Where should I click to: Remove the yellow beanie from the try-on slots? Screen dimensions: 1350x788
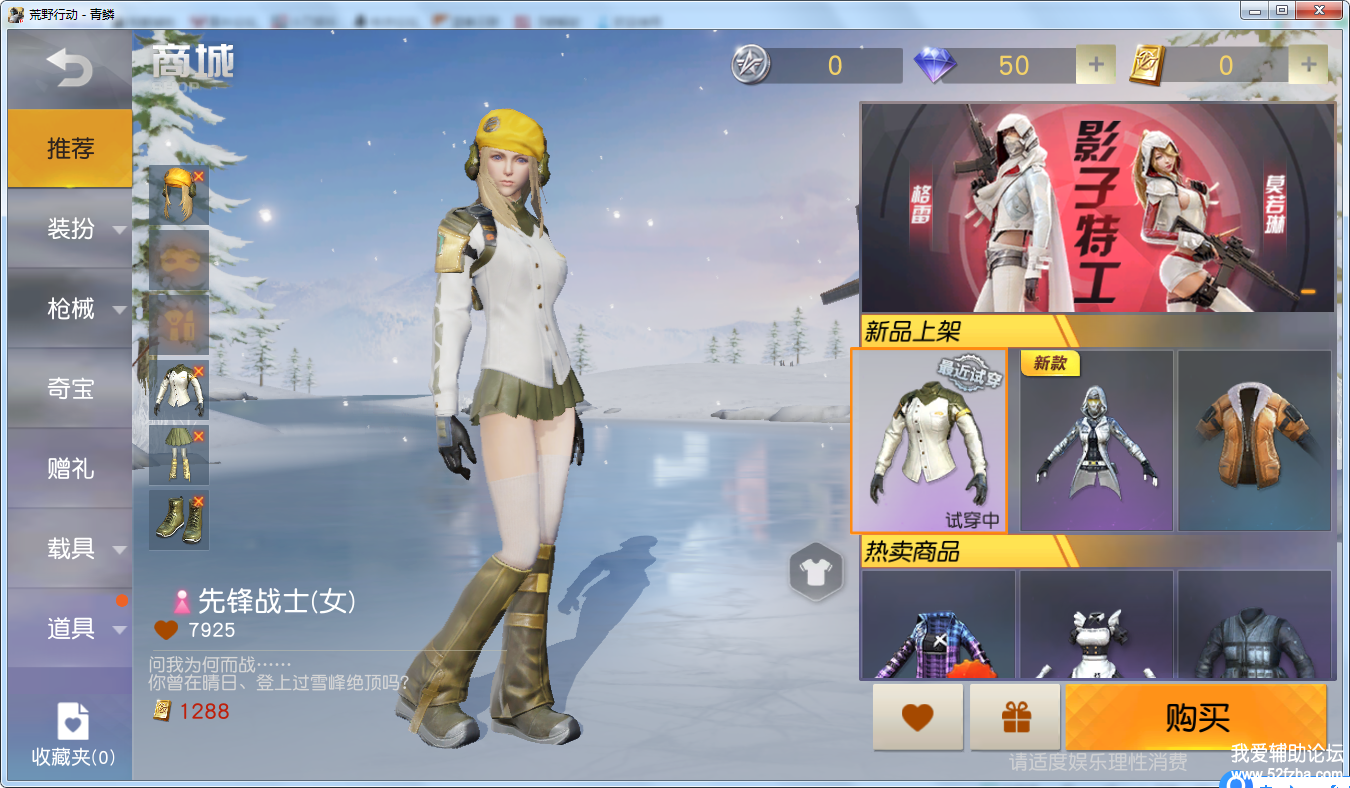point(198,176)
